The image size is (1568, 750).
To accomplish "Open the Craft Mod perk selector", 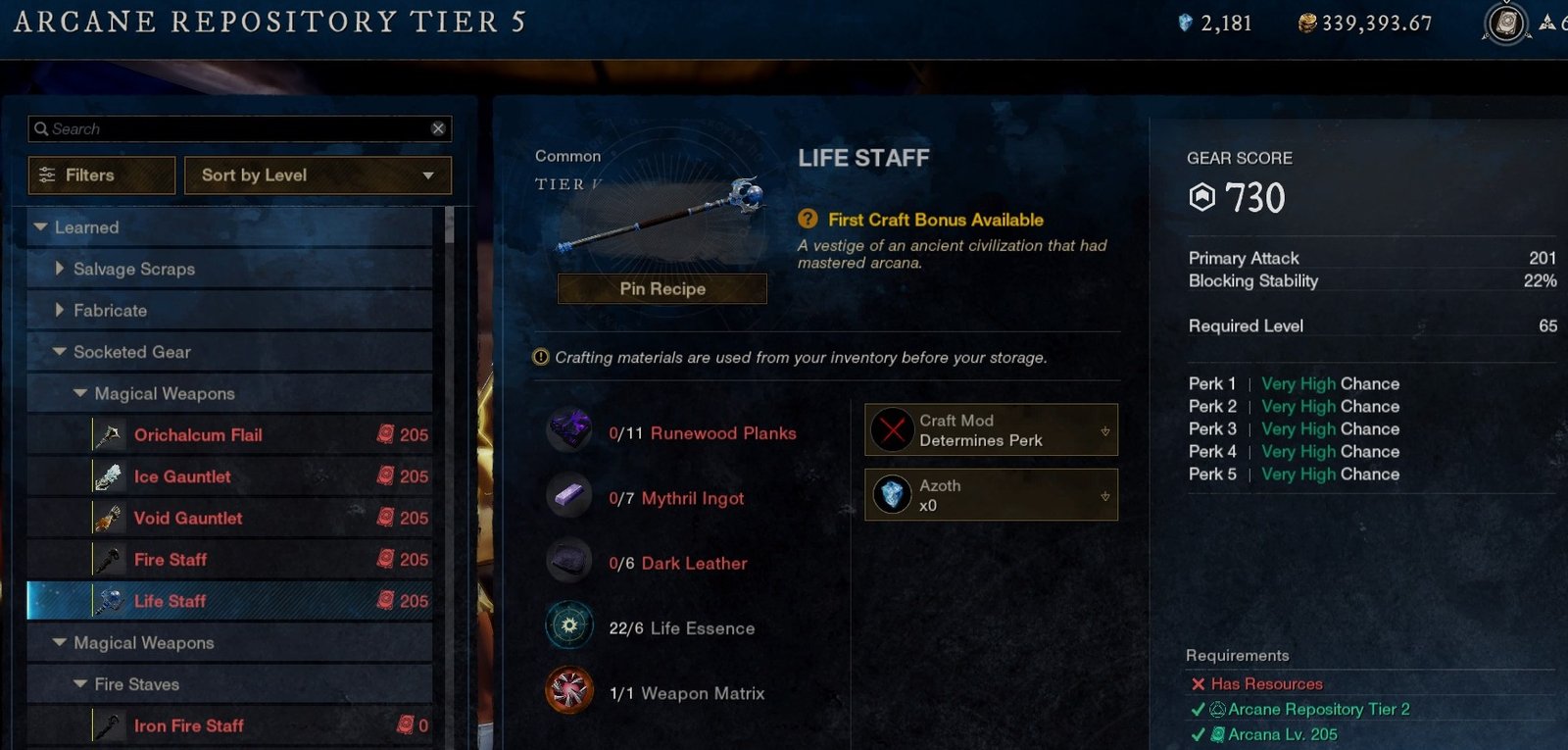I will click(x=991, y=430).
